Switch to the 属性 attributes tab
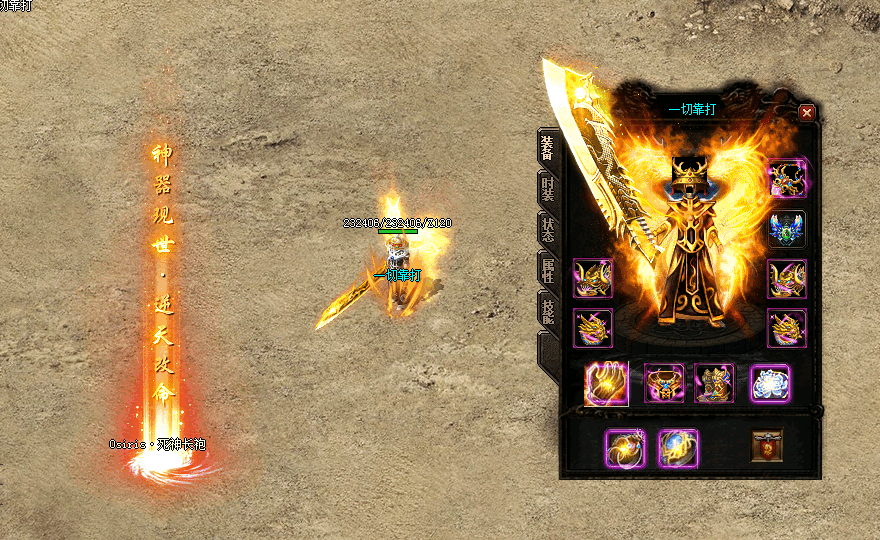The width and height of the screenshot is (880, 540). (548, 270)
